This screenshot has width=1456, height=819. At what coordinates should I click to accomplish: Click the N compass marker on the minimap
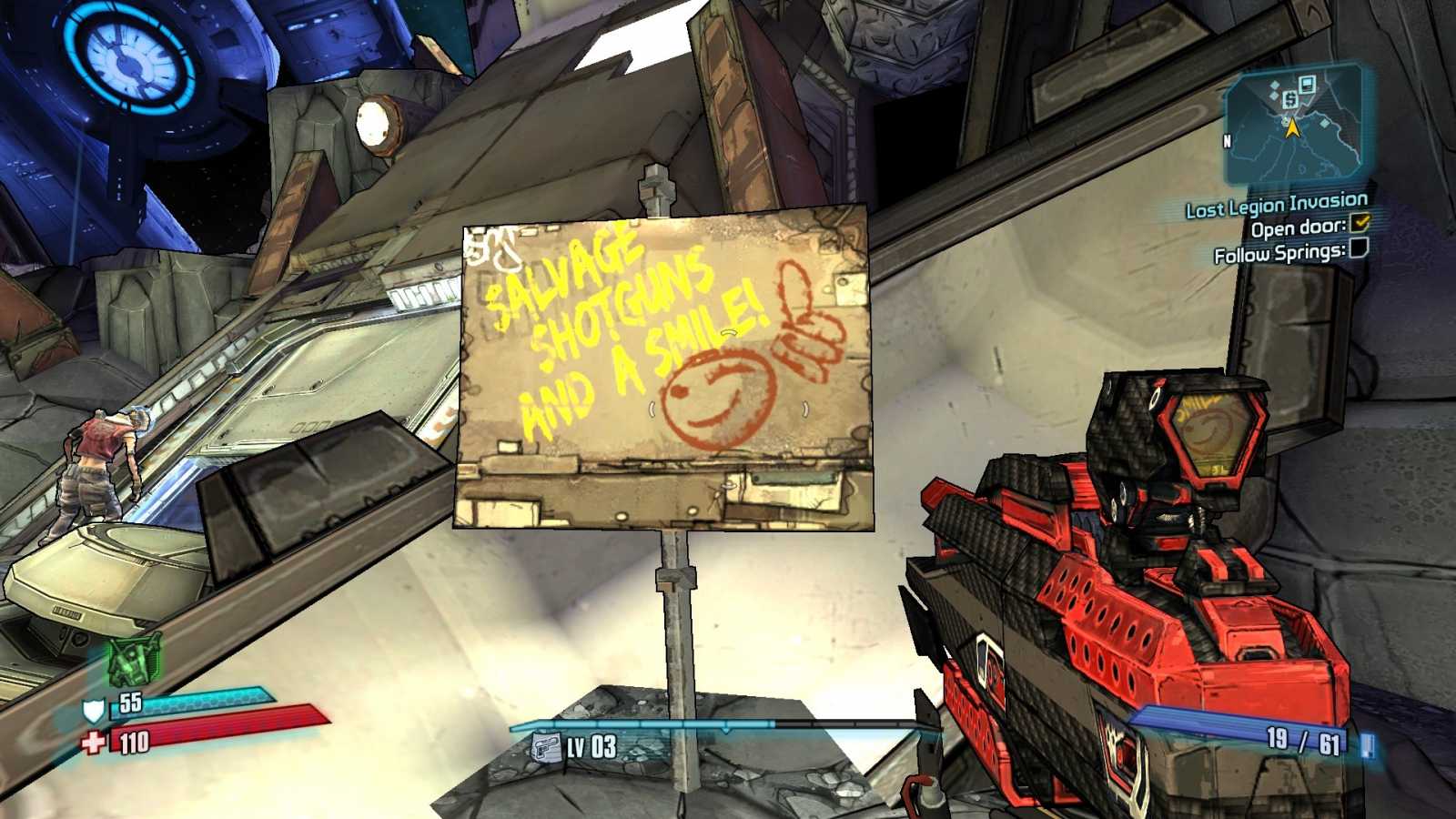pyautogui.click(x=1229, y=141)
